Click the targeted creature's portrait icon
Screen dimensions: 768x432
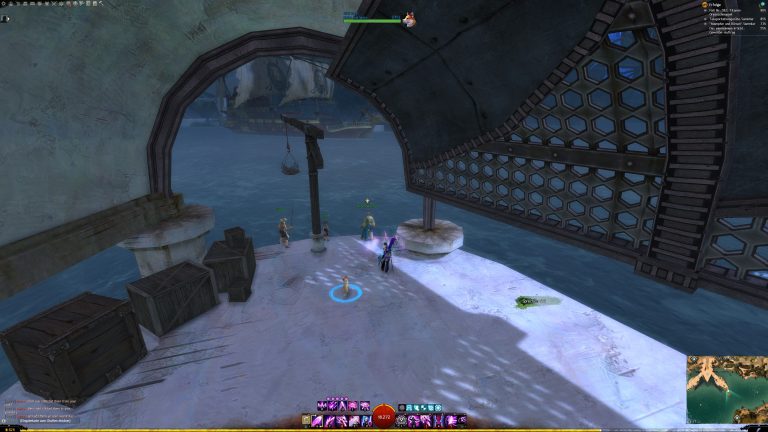pos(409,19)
